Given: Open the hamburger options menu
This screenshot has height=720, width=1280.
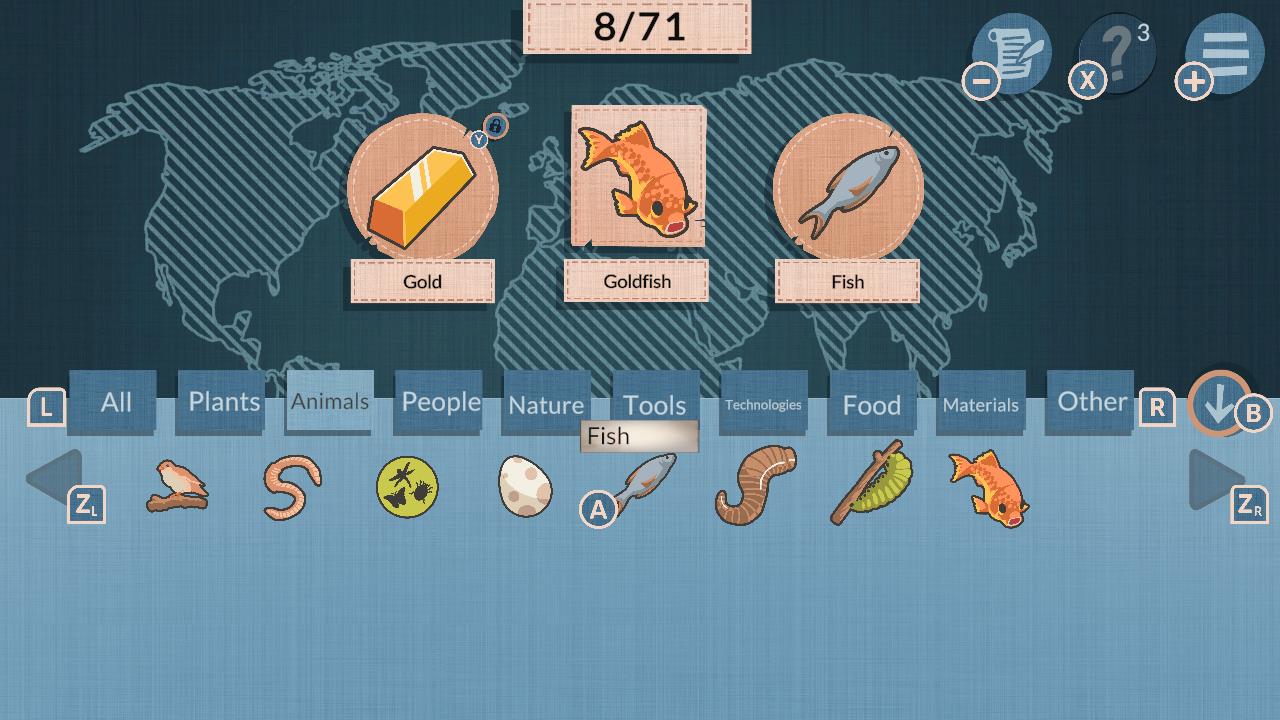Looking at the screenshot, I should point(1222,50).
